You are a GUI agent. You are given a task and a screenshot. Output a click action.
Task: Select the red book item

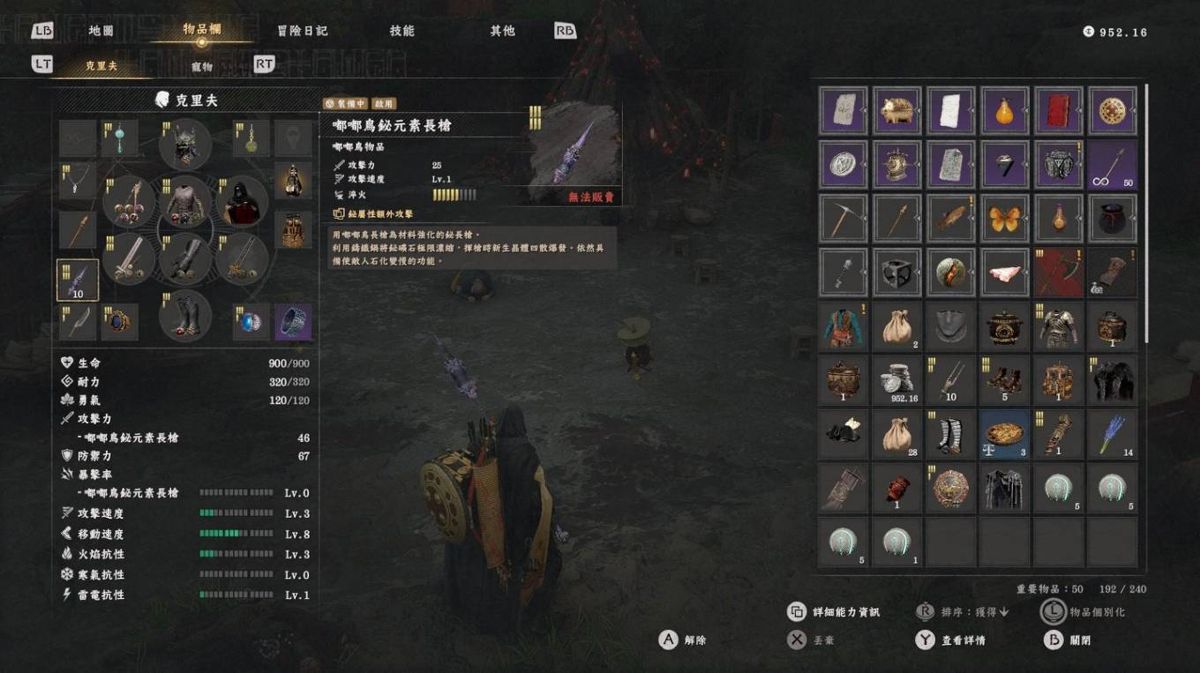(x=1059, y=110)
